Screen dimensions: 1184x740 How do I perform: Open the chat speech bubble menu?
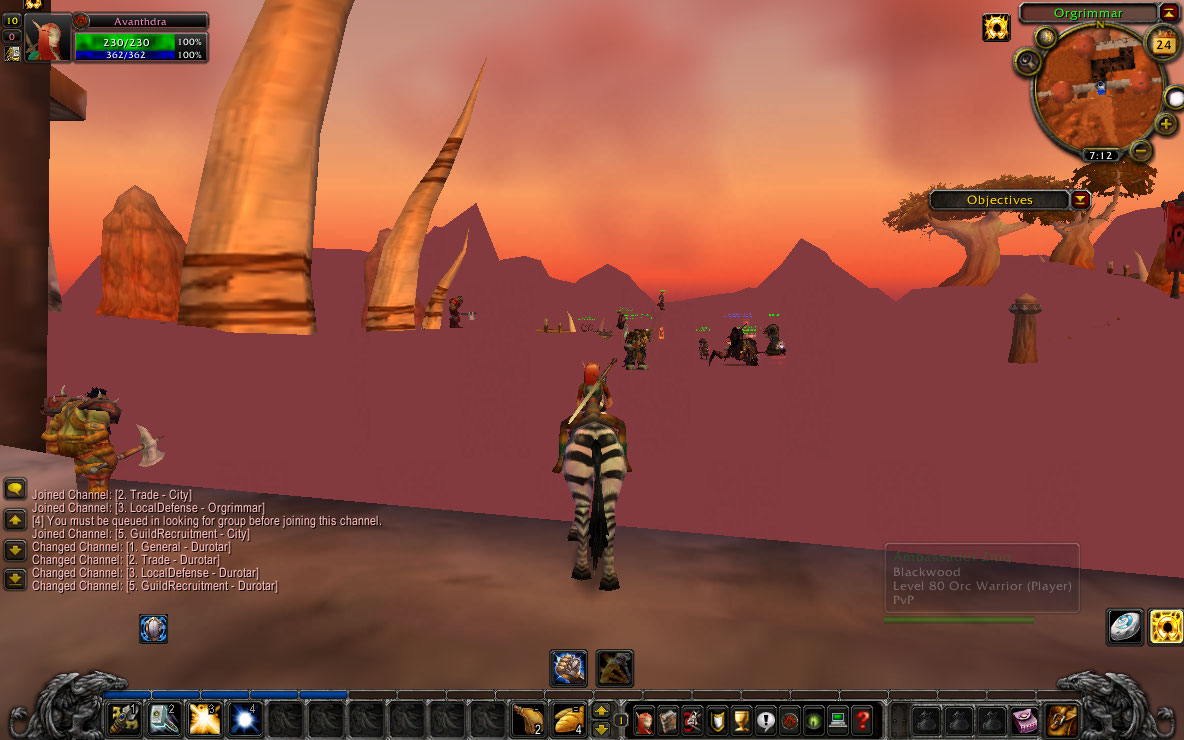pyautogui.click(x=15, y=489)
